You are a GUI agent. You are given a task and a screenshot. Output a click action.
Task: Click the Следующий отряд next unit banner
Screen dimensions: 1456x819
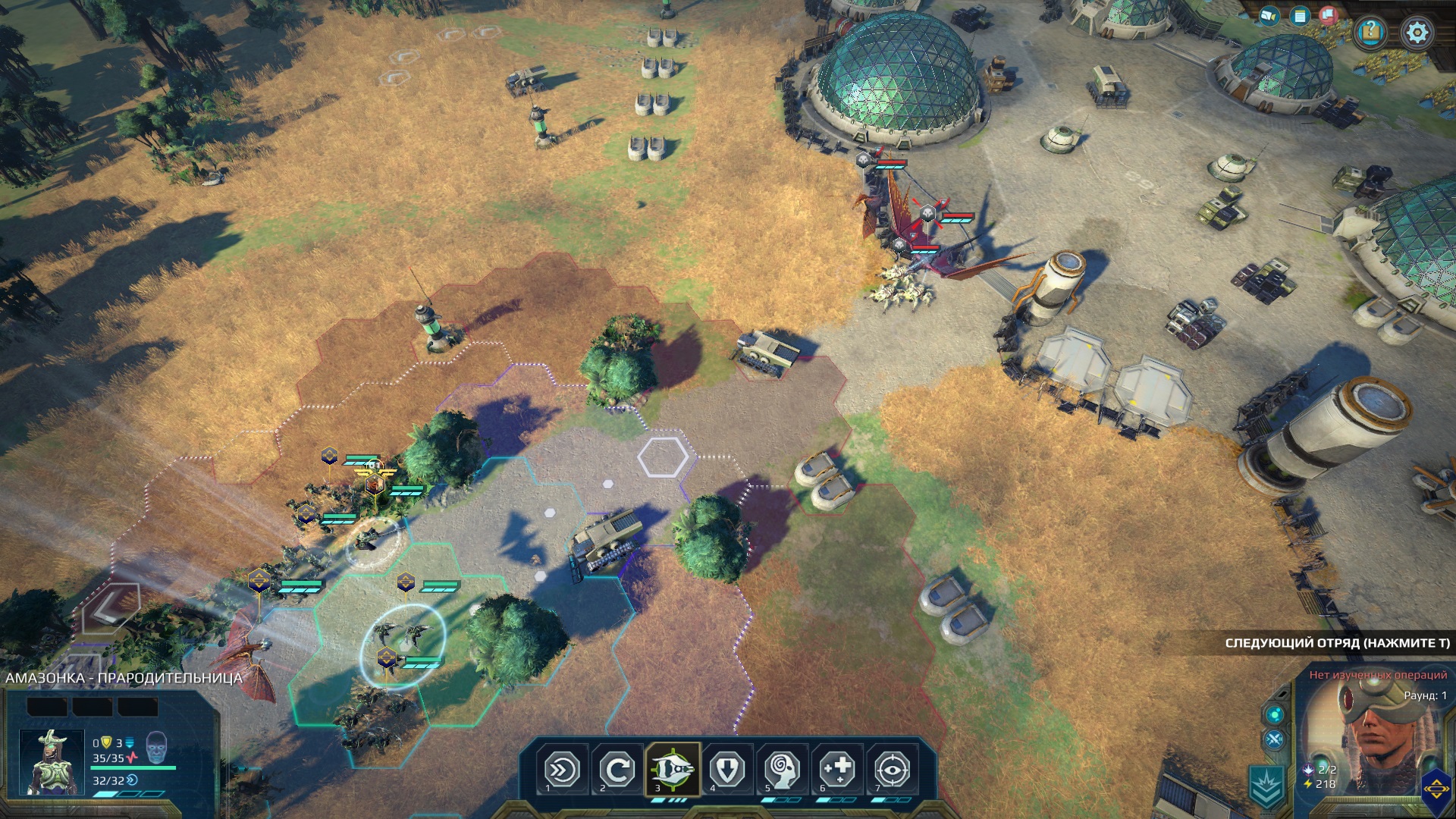pyautogui.click(x=1336, y=643)
